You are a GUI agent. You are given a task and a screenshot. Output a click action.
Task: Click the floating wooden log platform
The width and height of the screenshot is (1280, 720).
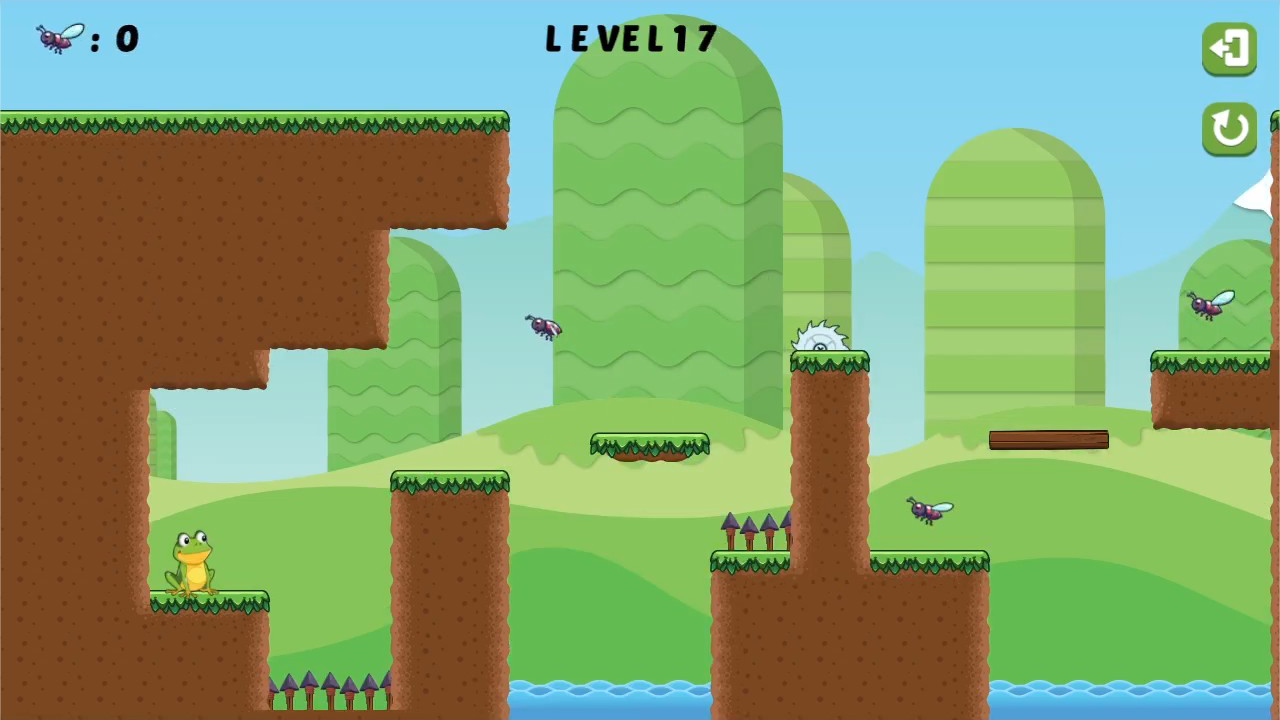[x=1047, y=439]
